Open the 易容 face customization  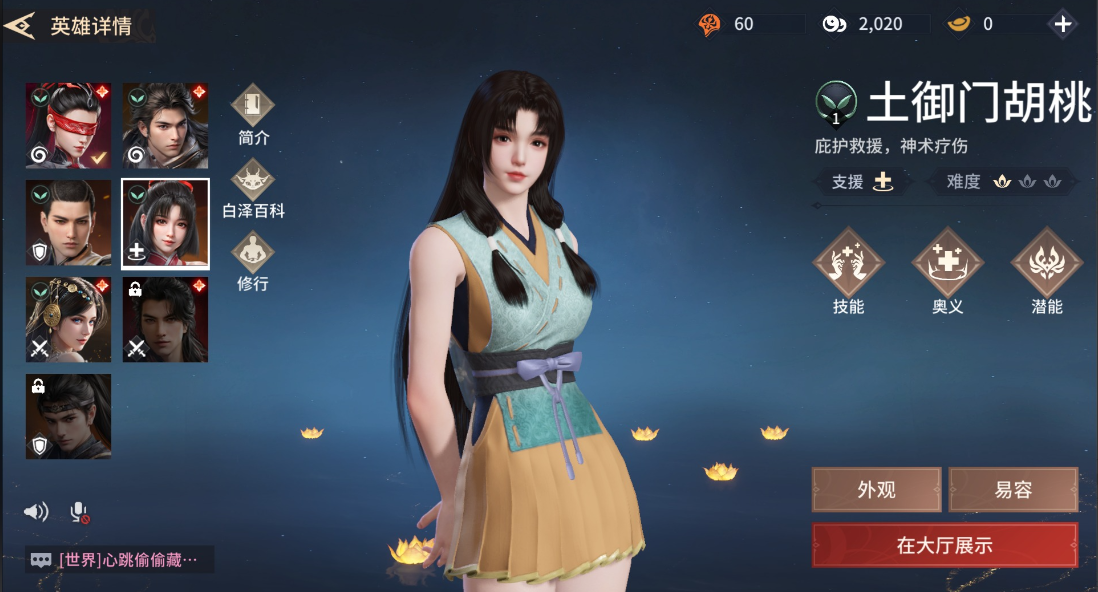tap(1013, 490)
